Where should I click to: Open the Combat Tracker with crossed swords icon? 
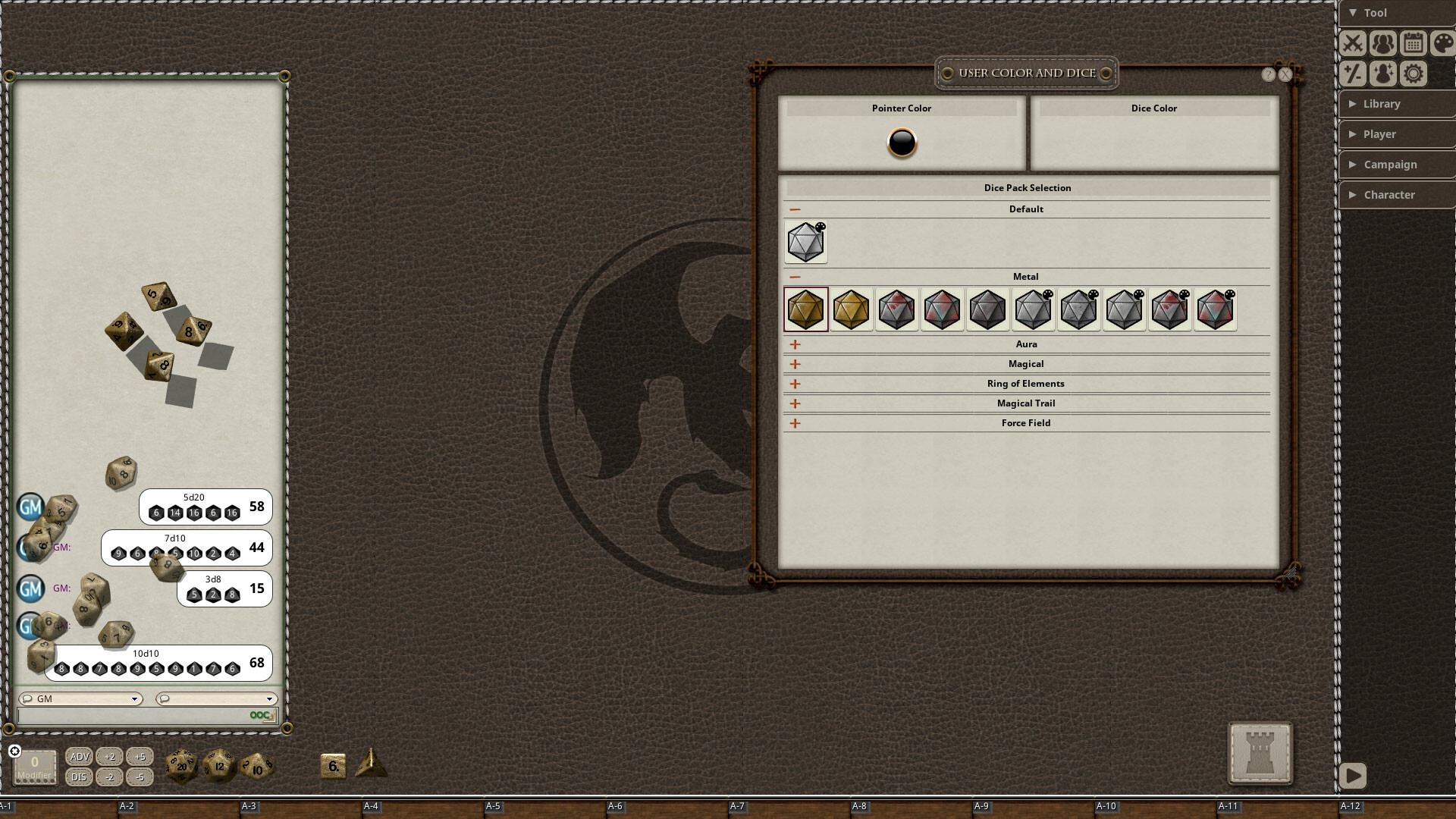tap(1354, 43)
